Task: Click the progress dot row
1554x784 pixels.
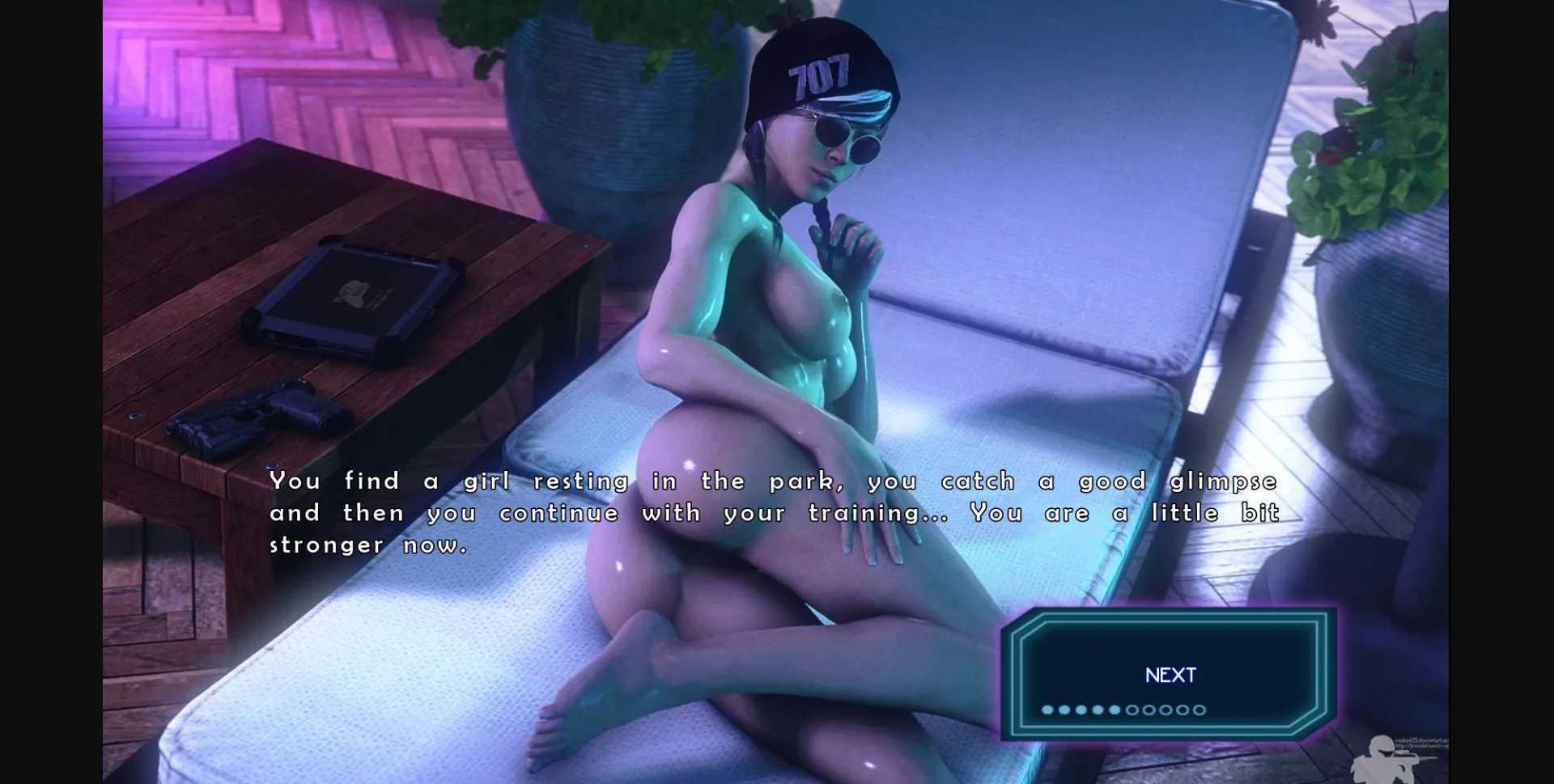Action: (x=1123, y=710)
